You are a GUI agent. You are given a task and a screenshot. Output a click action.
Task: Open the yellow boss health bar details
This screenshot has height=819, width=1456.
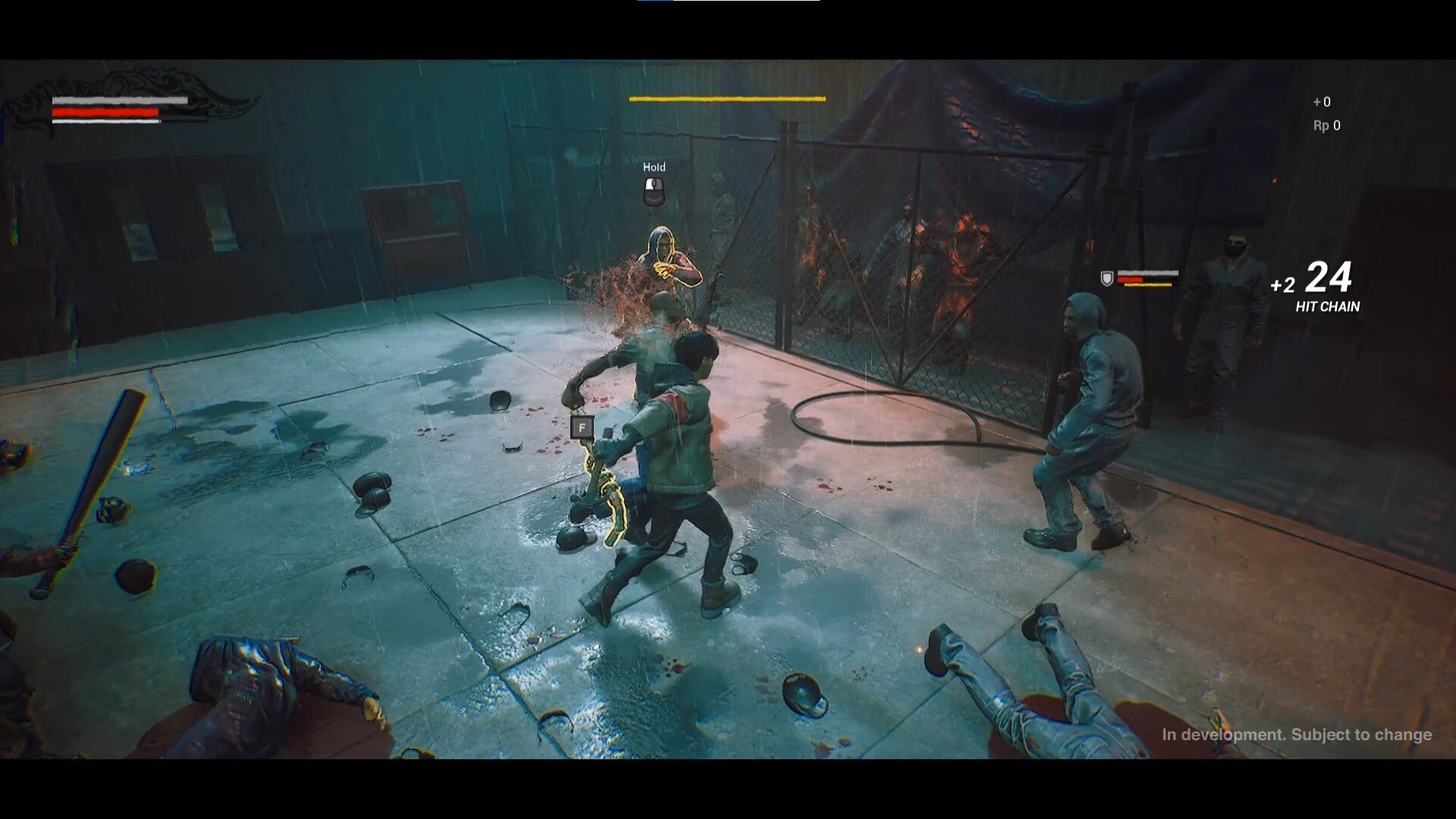coord(726,99)
